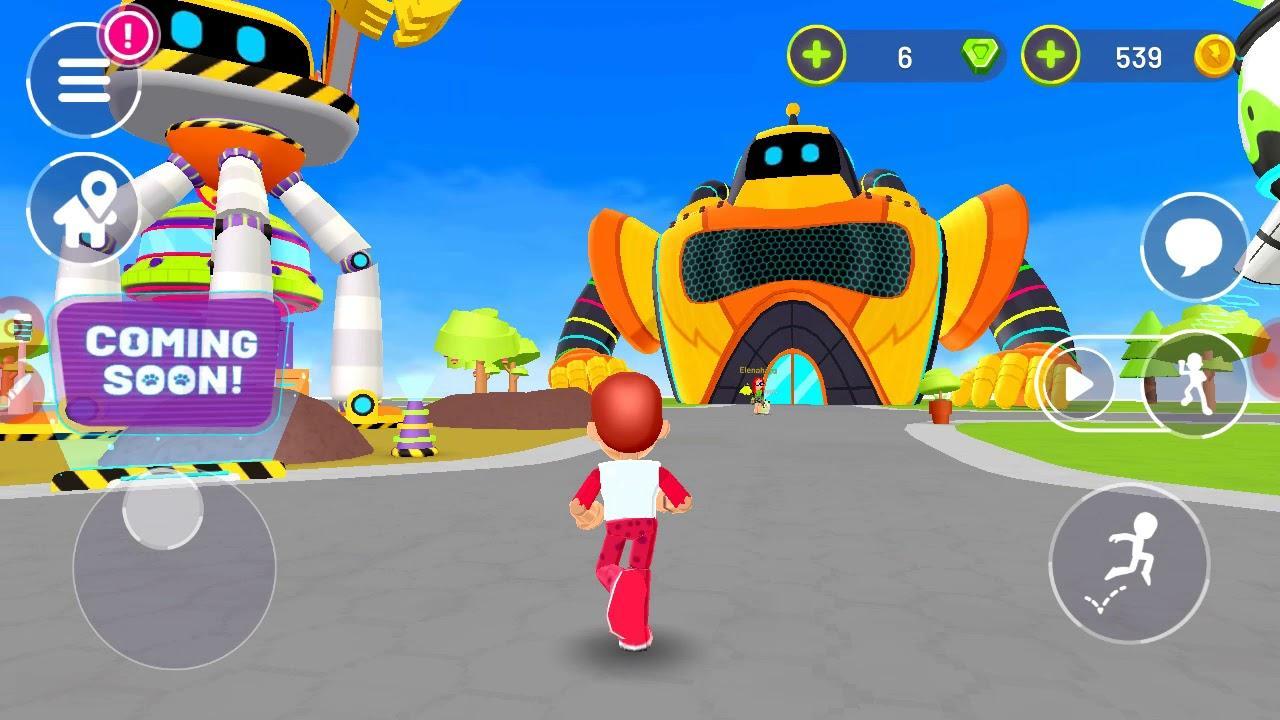1280x720 pixels.
Task: Add more green gems with plus button
Action: click(x=816, y=55)
